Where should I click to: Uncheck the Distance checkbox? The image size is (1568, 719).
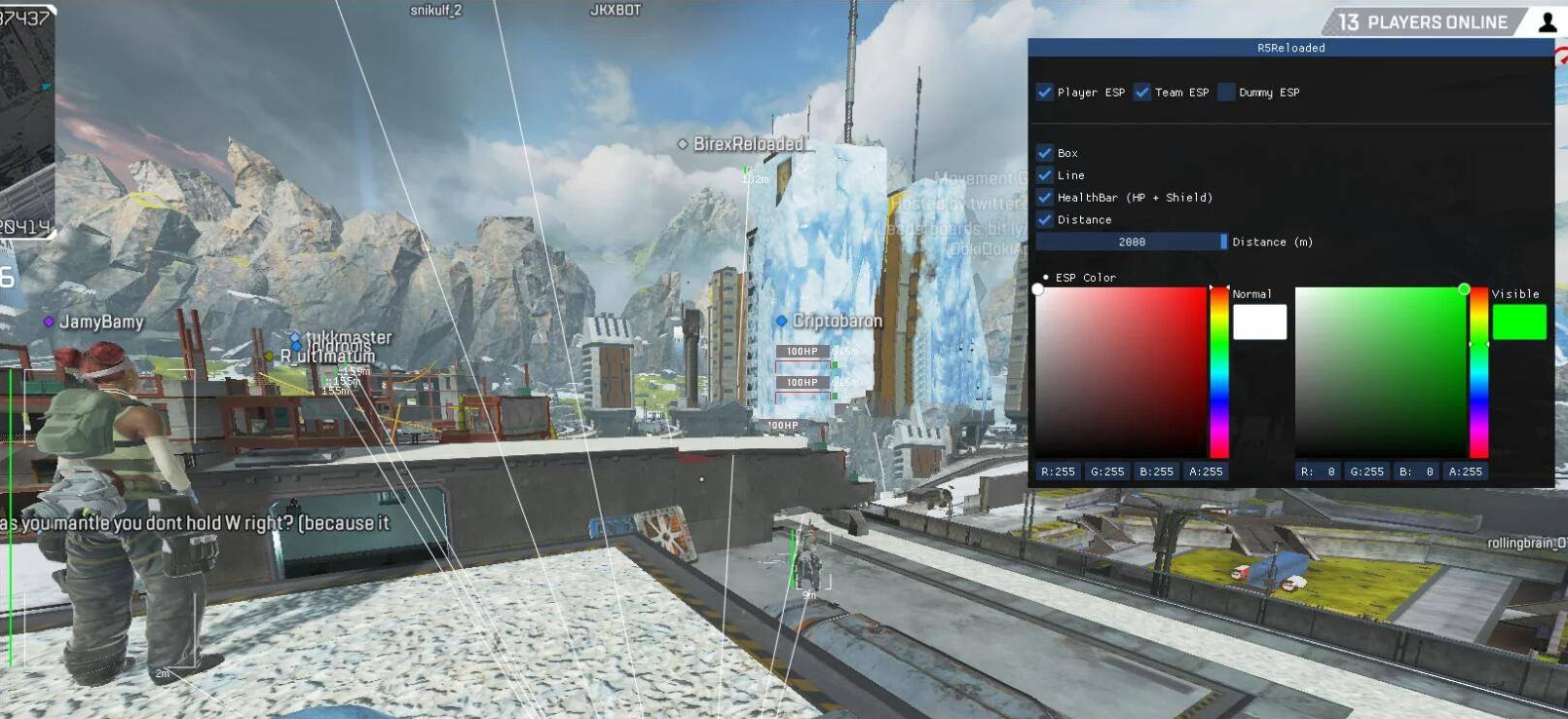(x=1045, y=219)
